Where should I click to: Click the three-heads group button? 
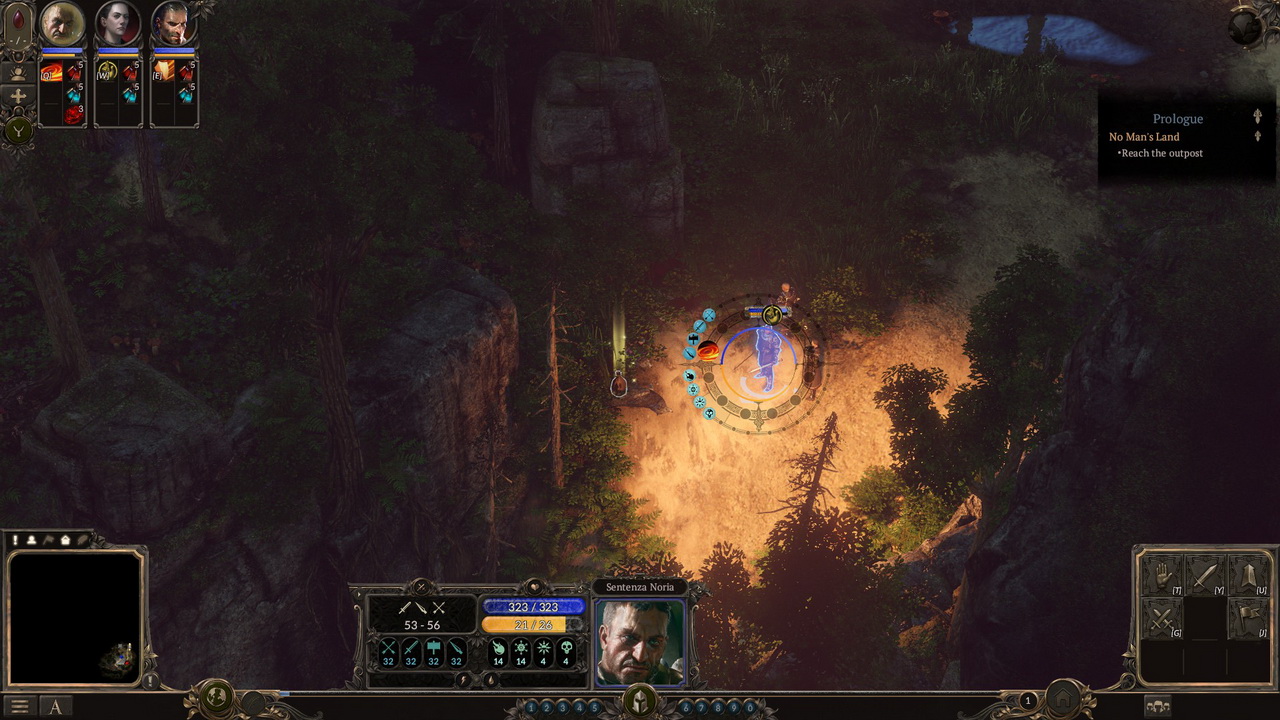coord(1158,706)
